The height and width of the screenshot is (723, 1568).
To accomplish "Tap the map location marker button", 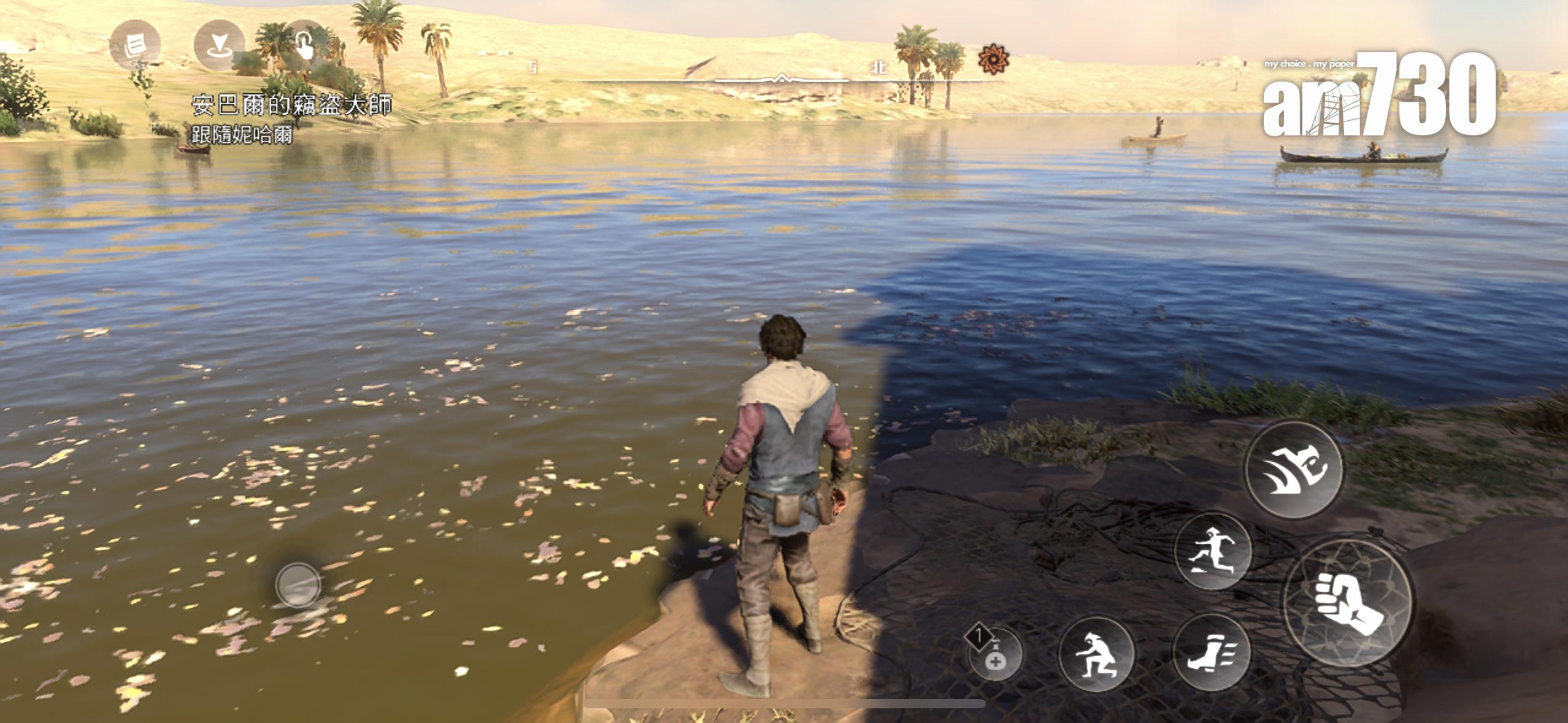I will [x=218, y=45].
